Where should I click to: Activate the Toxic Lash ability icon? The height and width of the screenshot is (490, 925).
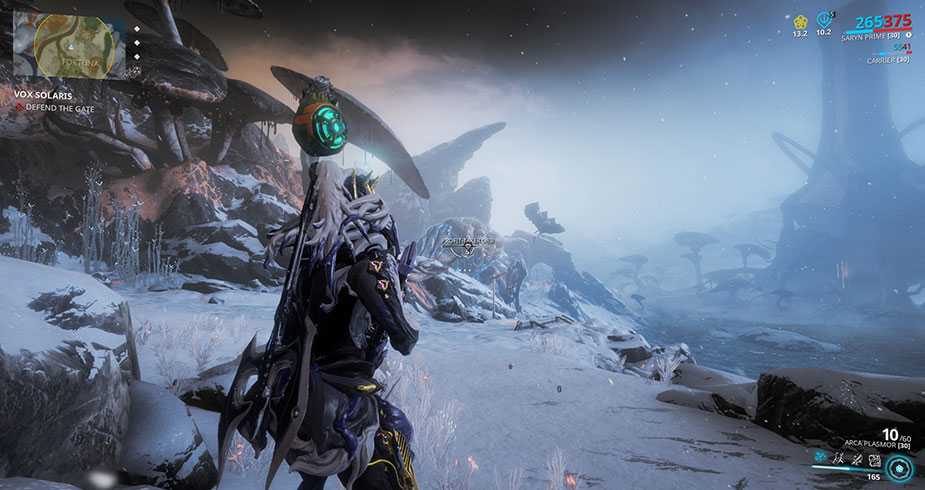pos(857,460)
